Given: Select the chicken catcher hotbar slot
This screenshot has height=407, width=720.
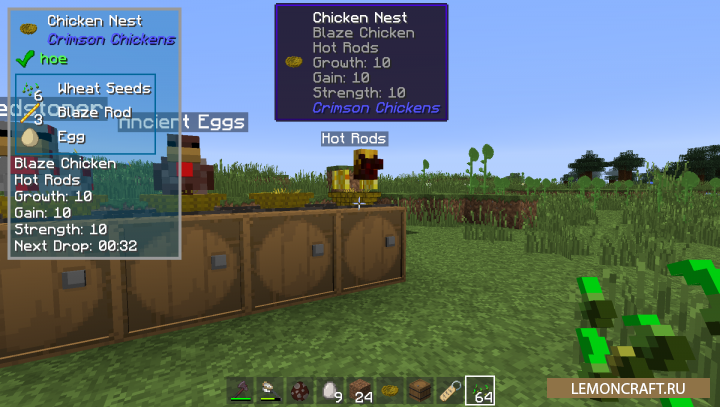Looking at the screenshot, I should 270,390.
